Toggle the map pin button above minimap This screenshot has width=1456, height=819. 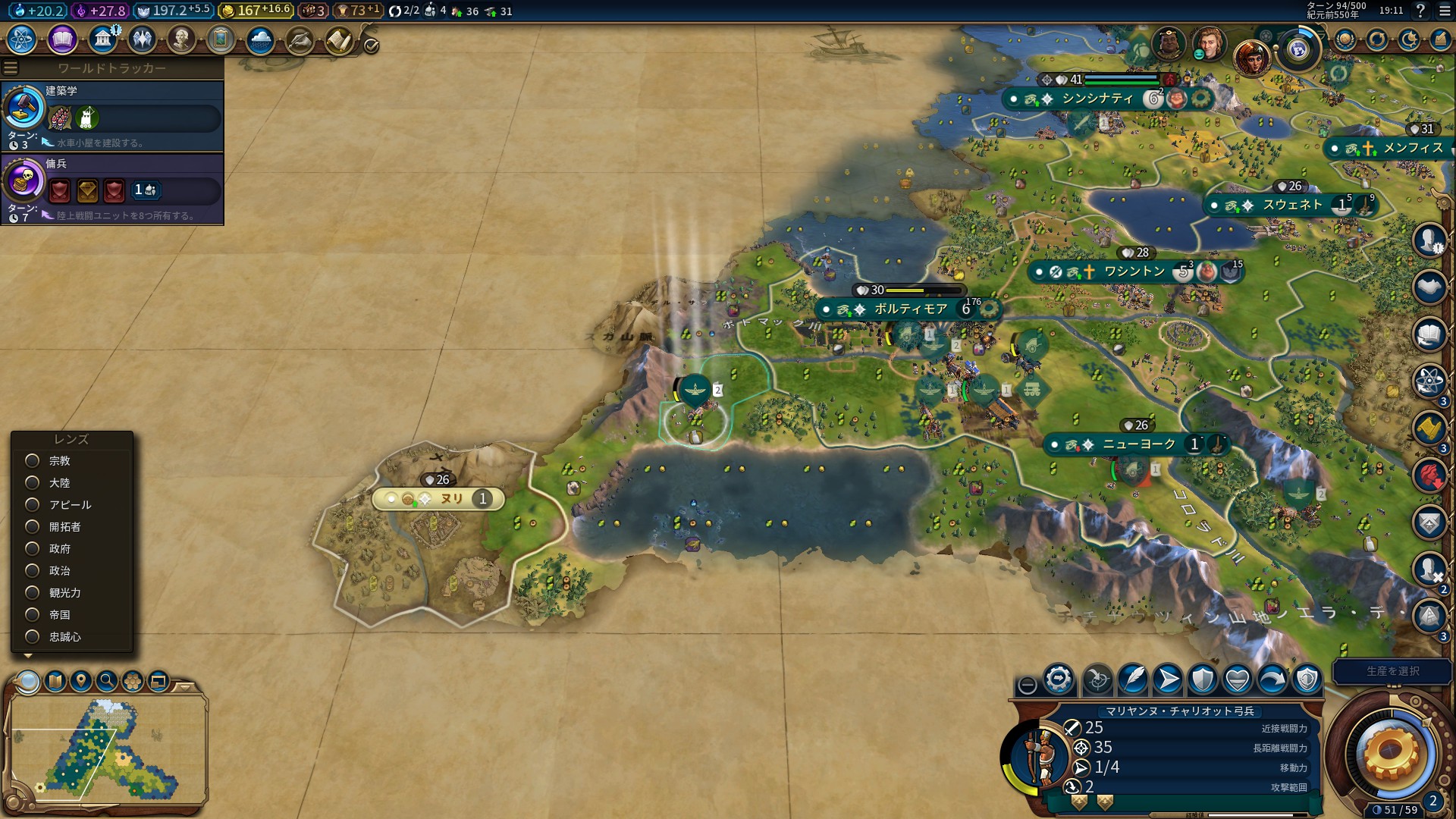[81, 681]
